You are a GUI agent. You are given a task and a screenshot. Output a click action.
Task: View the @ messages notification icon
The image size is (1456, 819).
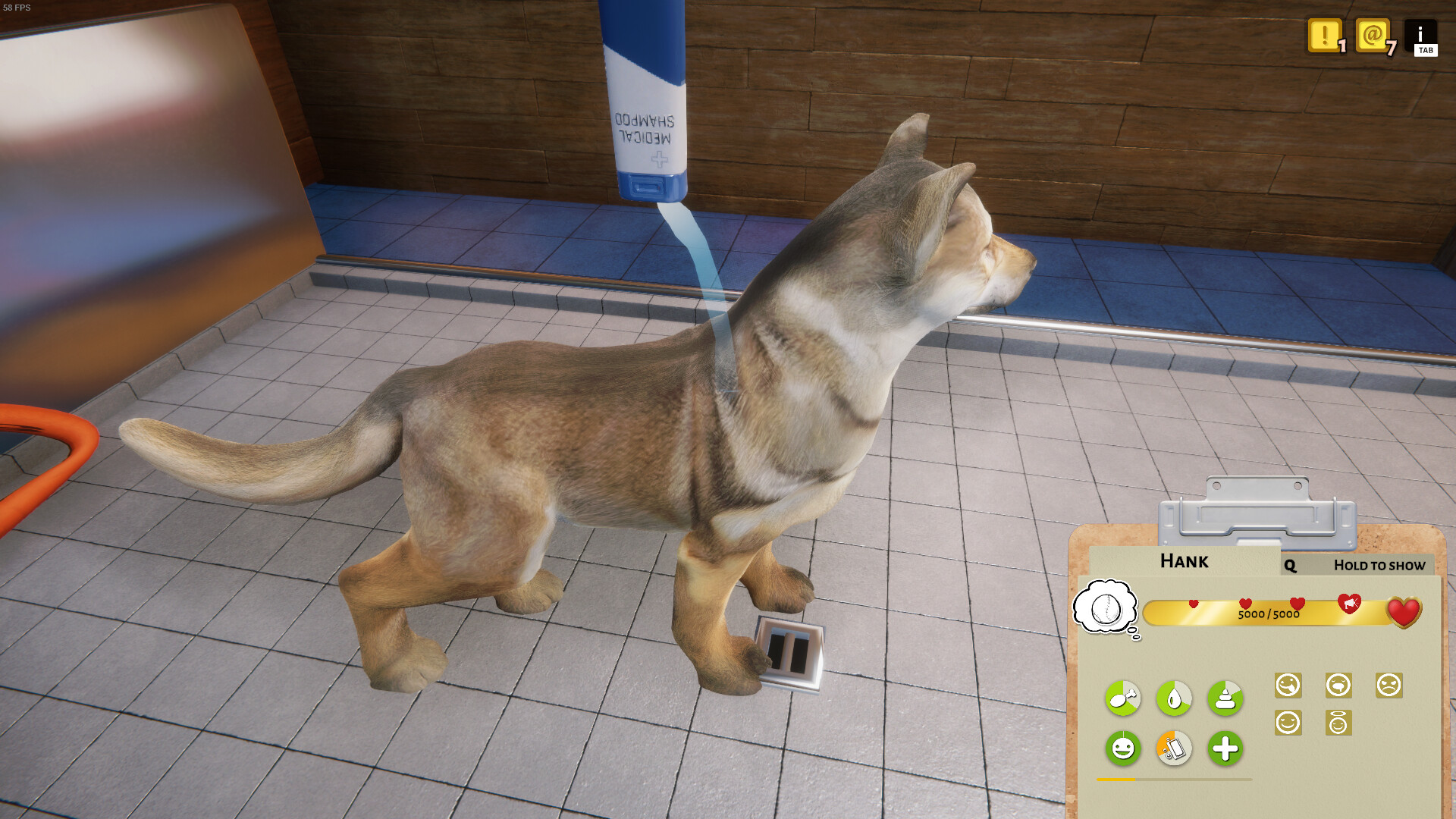click(x=1373, y=36)
